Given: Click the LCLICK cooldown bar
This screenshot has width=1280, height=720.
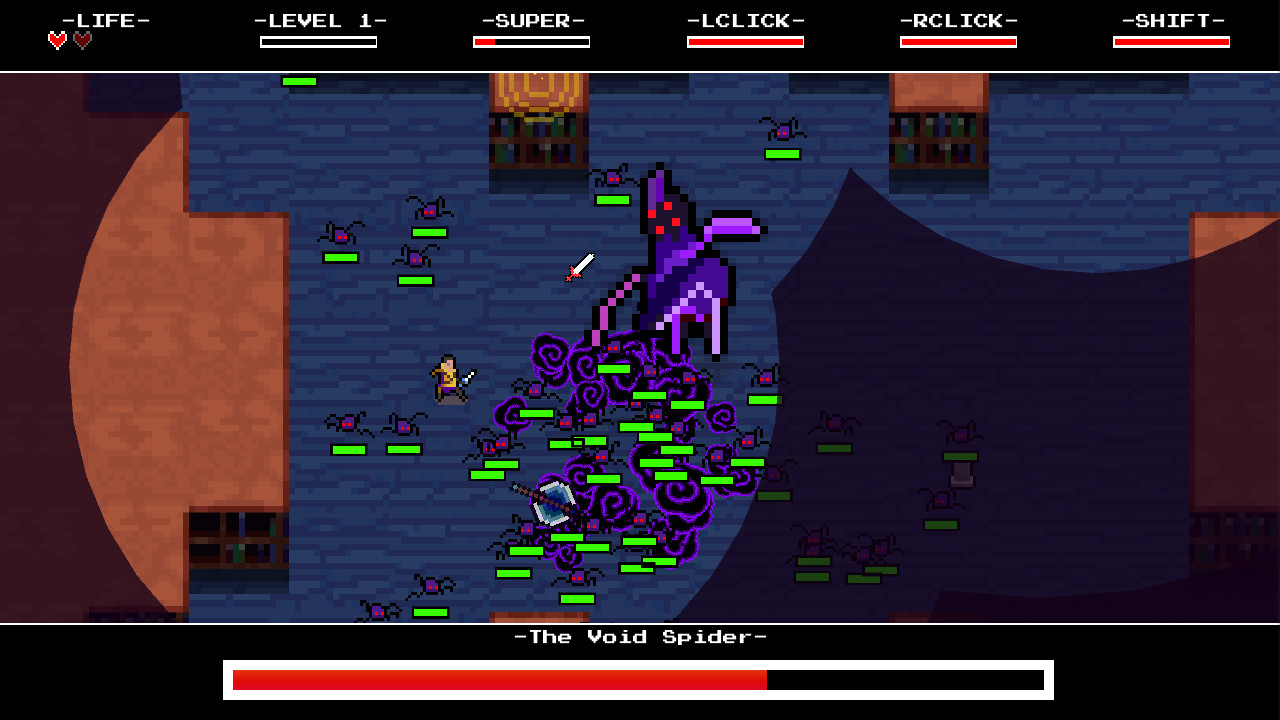Looking at the screenshot, I should (745, 41).
